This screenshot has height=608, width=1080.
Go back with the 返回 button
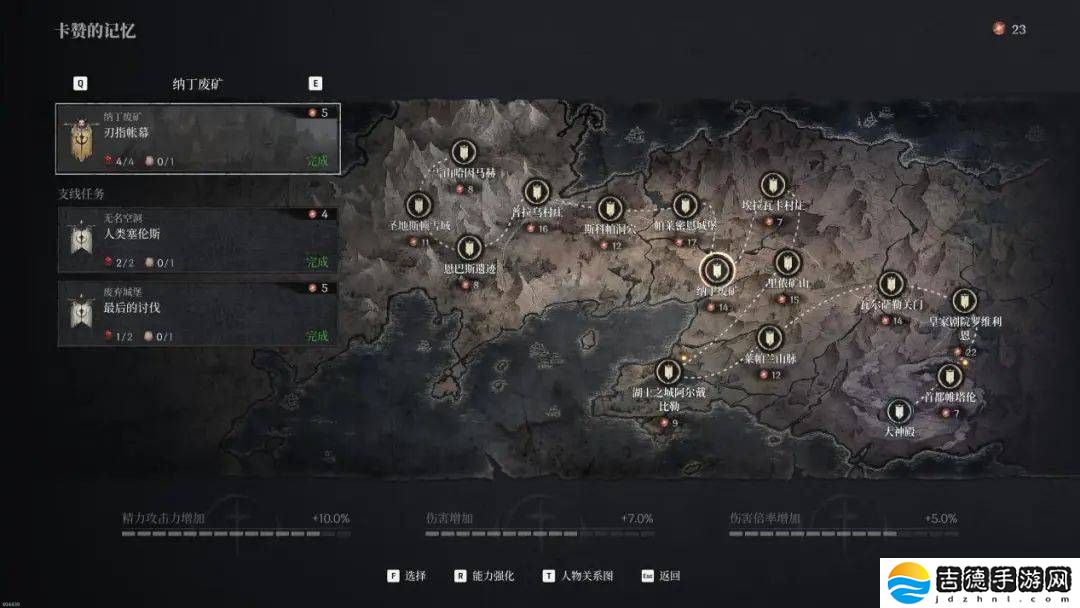[x=661, y=576]
